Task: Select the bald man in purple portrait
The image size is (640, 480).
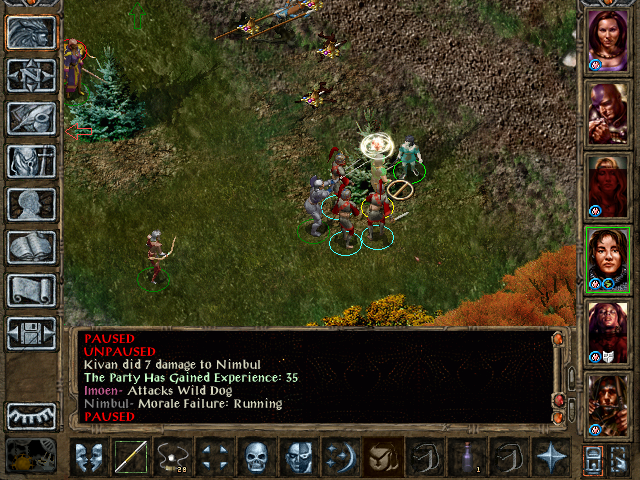Action: [608, 111]
